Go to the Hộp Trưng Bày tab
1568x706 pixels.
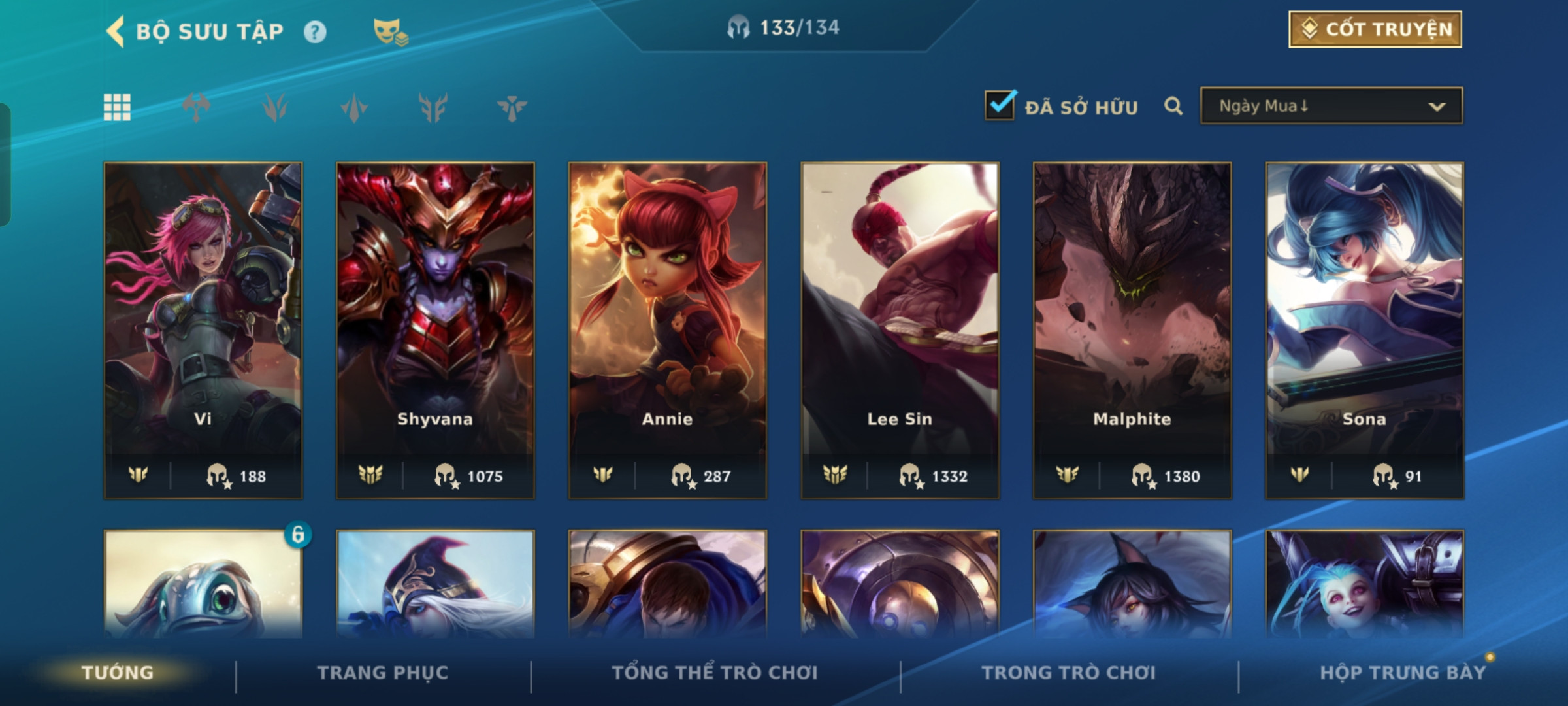[x=1403, y=673]
